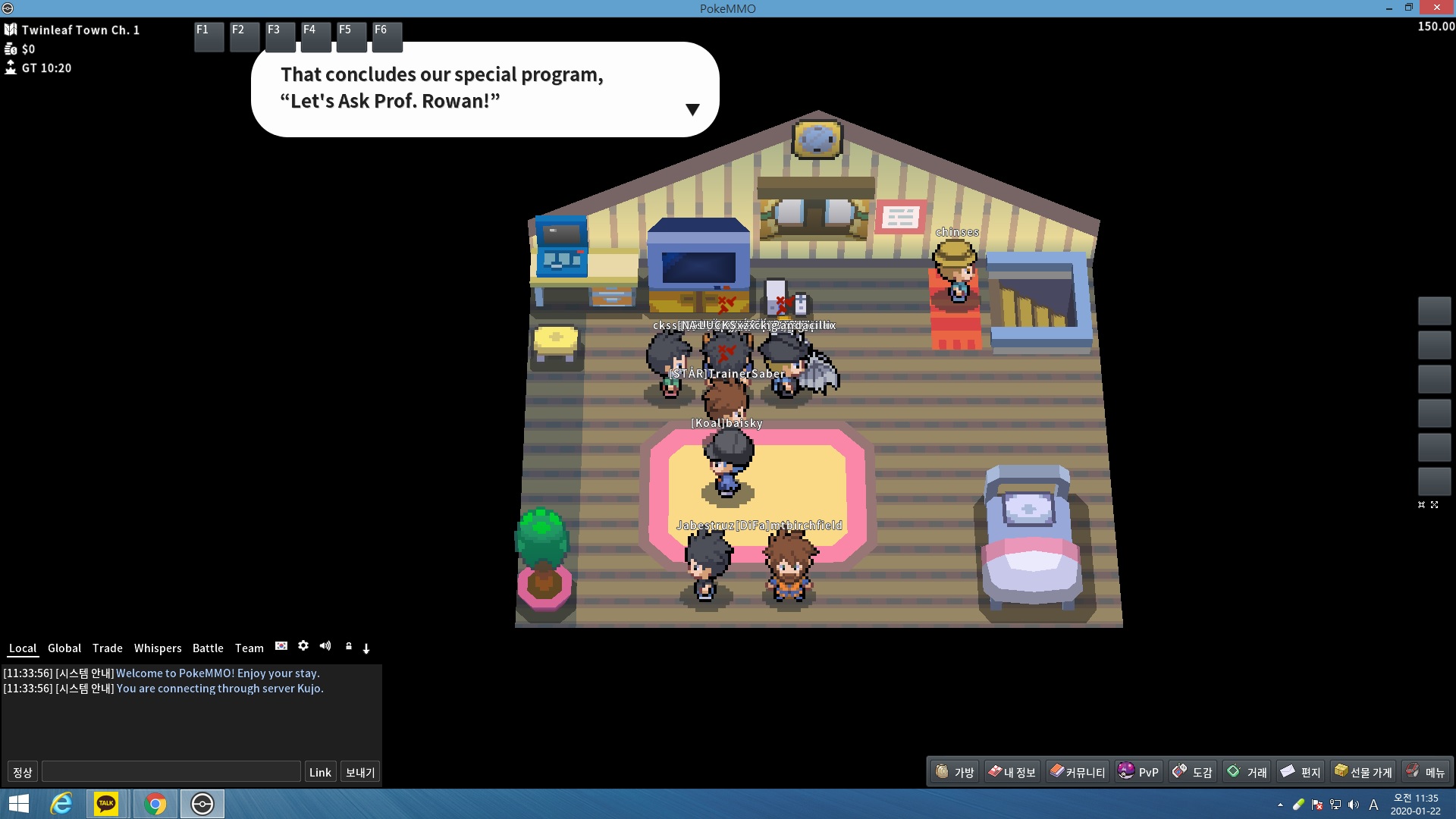Viewport: 1456px width, 819px height.
Task: Switch to the Global chat tab
Action: [x=64, y=648]
